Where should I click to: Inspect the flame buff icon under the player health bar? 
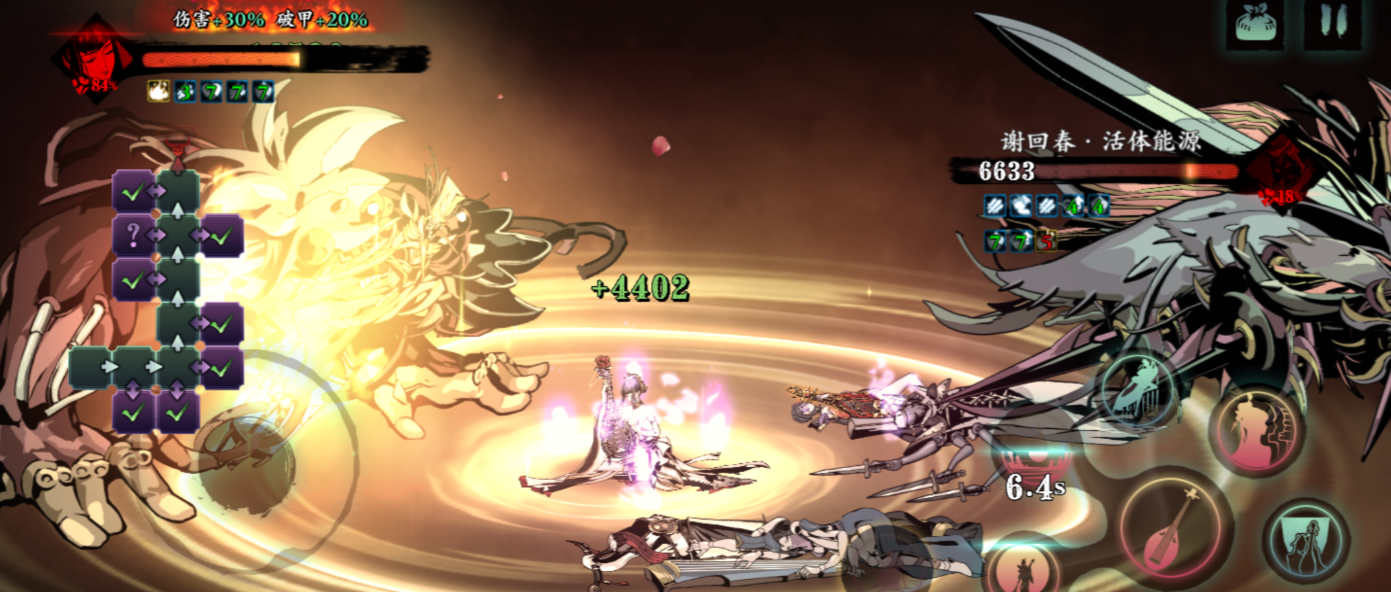158,91
